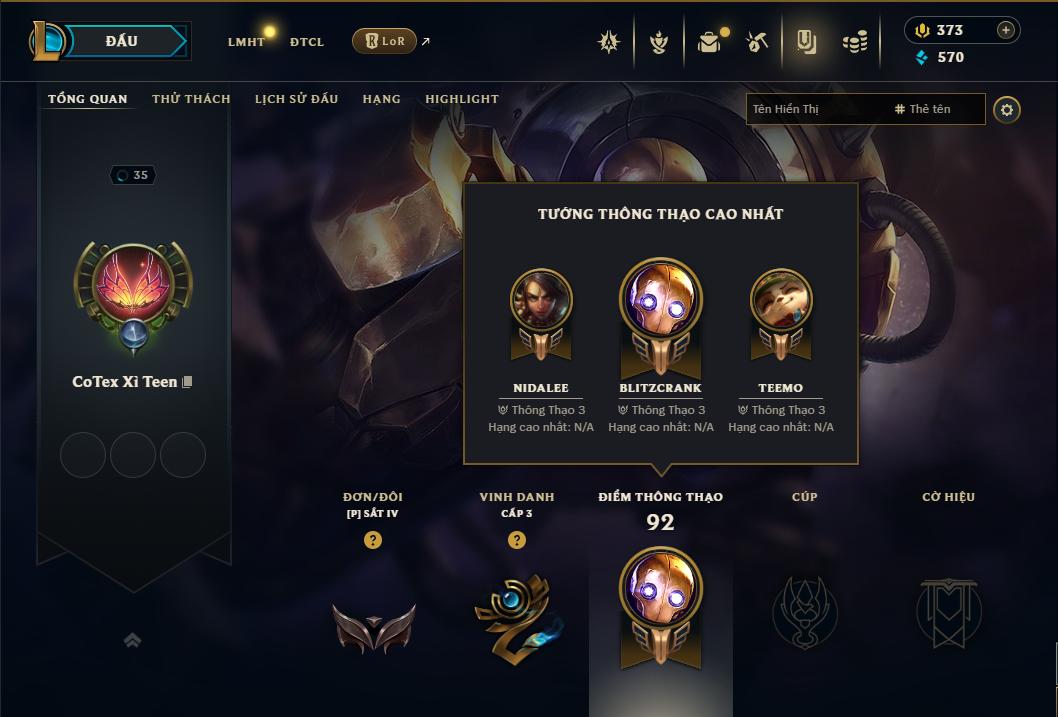Open the LoR launcher link

(x=385, y=41)
